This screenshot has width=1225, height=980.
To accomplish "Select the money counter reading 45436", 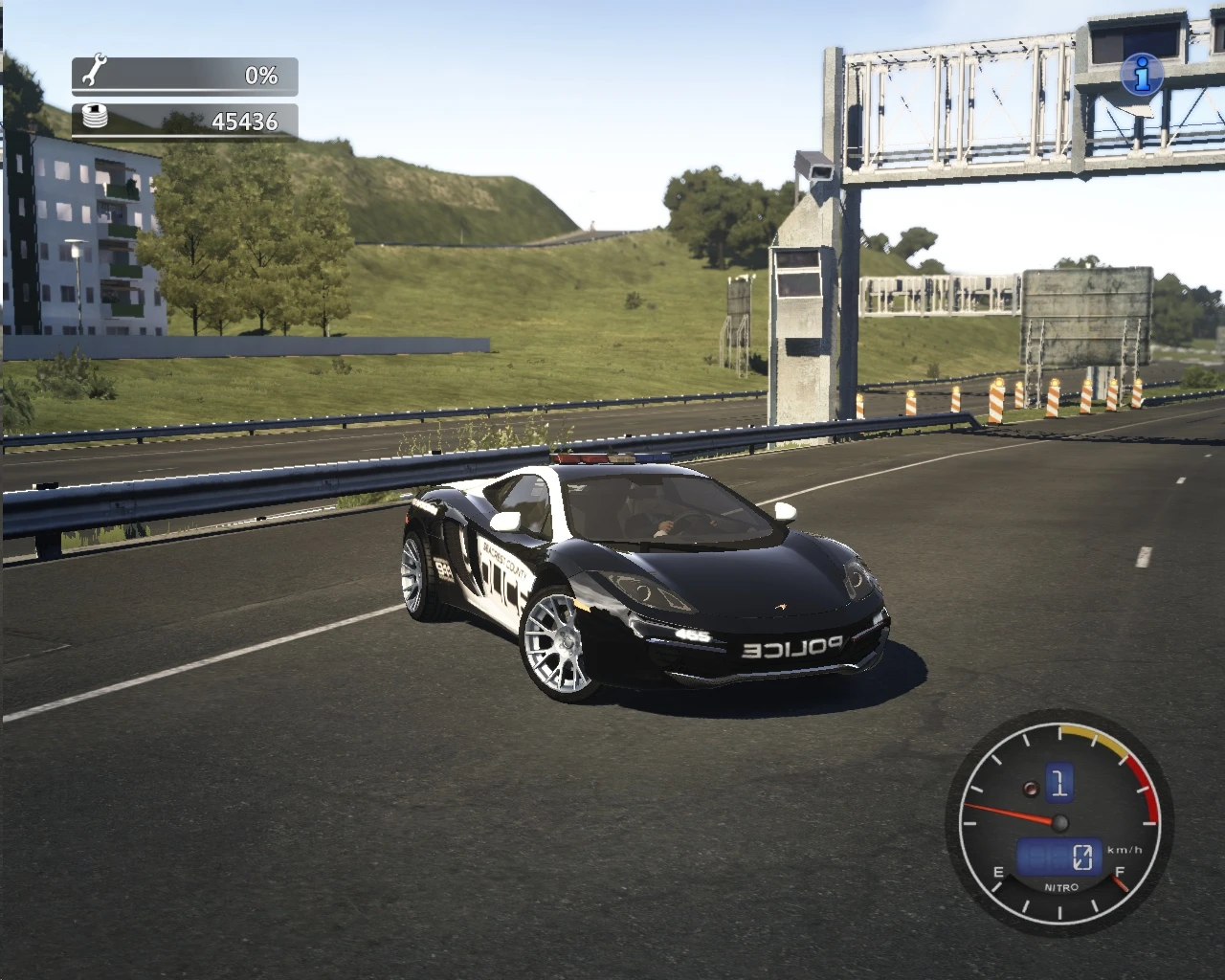I will point(246,121).
